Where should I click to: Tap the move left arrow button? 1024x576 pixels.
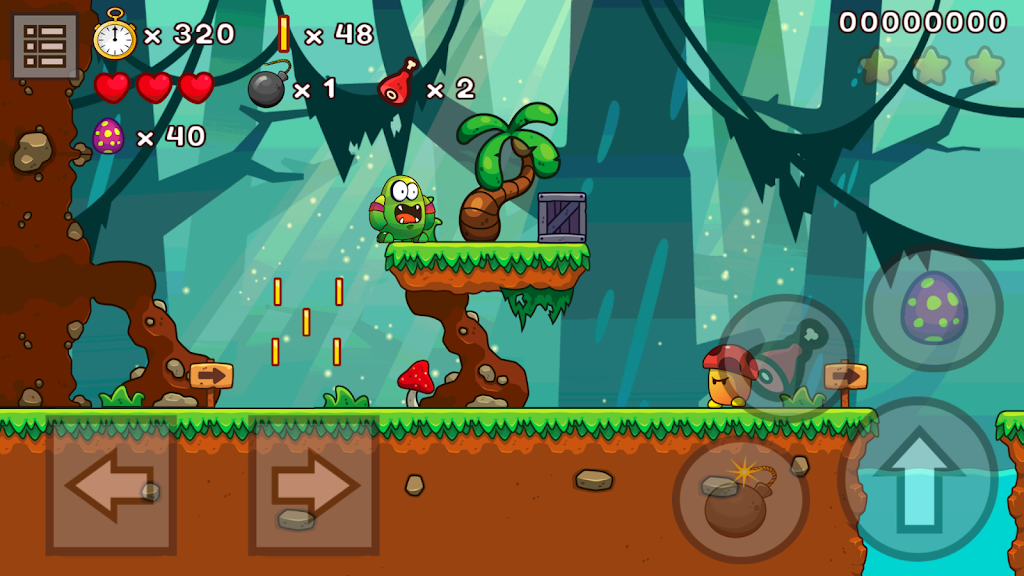tap(111, 485)
